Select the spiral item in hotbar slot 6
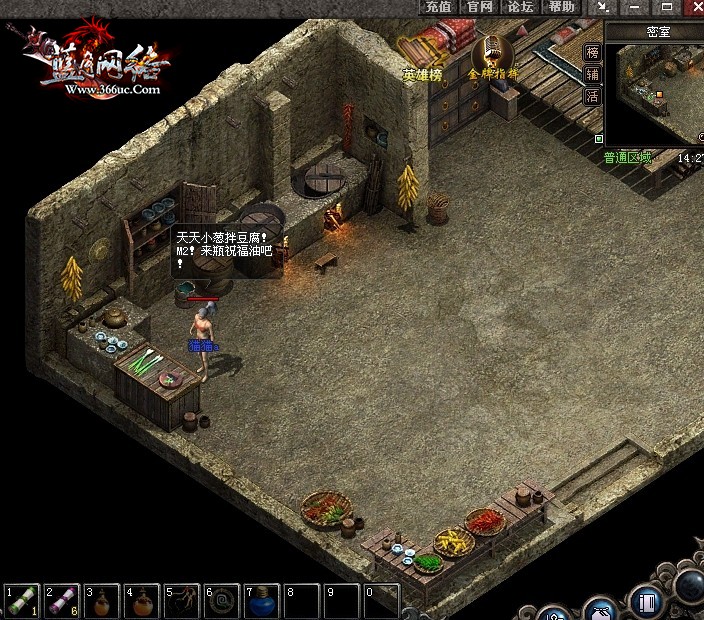 [221, 601]
